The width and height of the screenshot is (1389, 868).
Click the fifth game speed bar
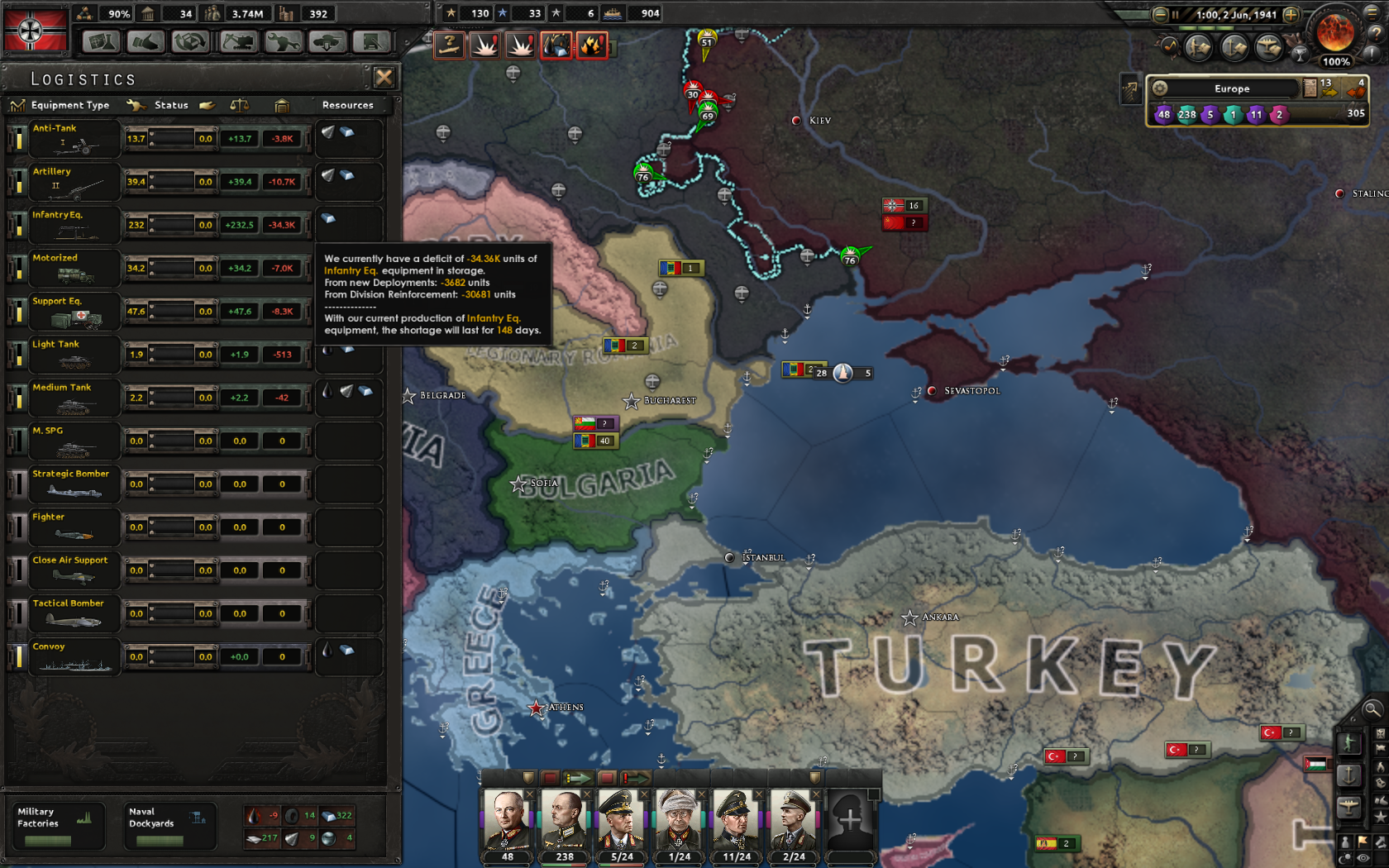point(1261,28)
